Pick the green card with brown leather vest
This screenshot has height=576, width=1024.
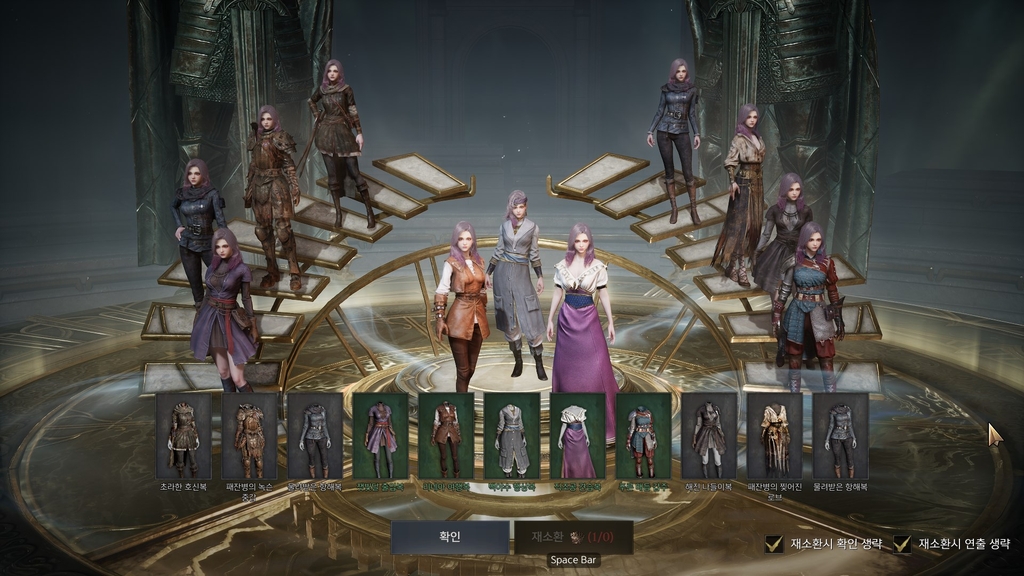[x=446, y=436]
